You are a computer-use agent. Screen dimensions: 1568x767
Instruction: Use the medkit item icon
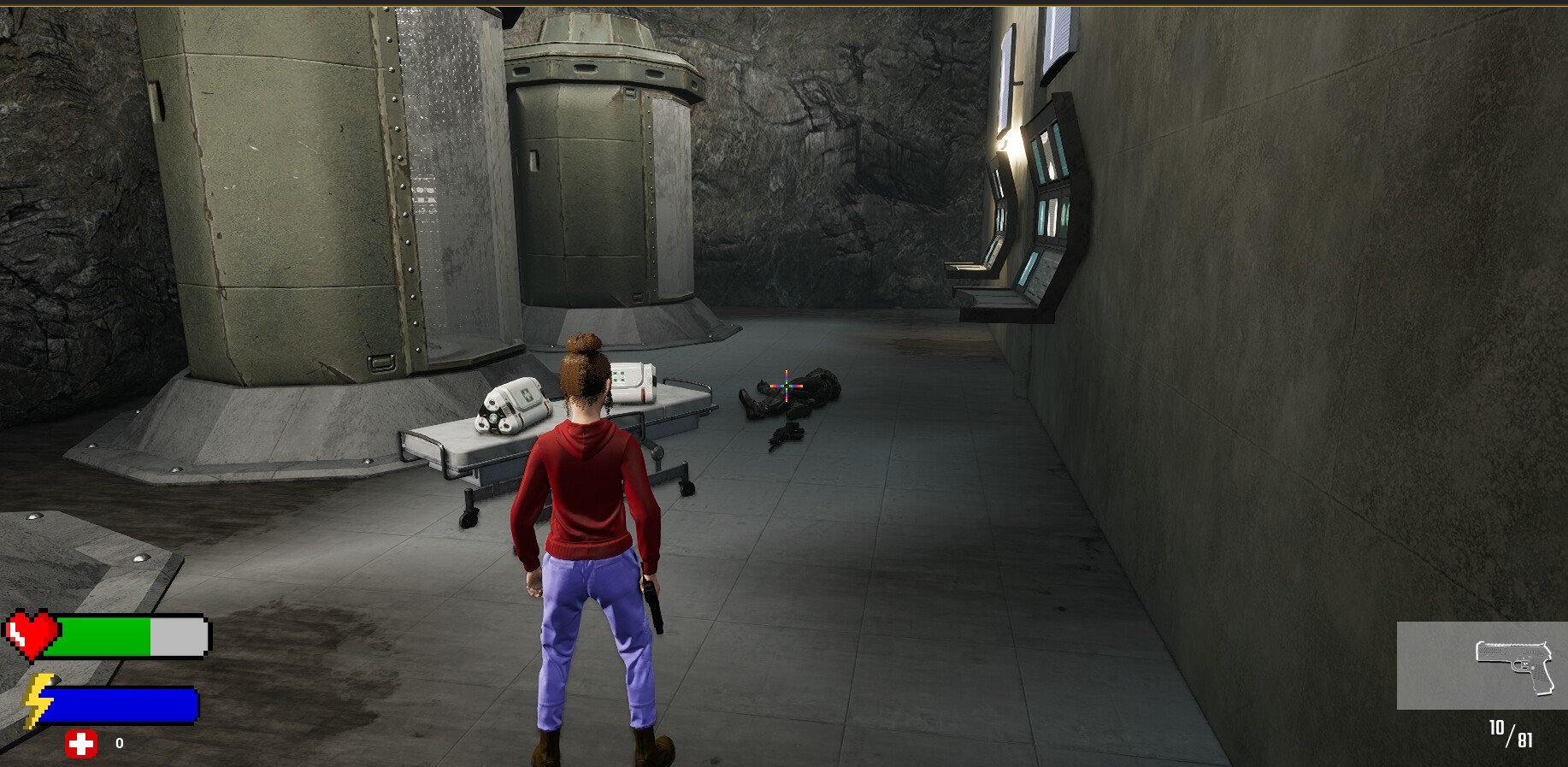click(x=81, y=744)
